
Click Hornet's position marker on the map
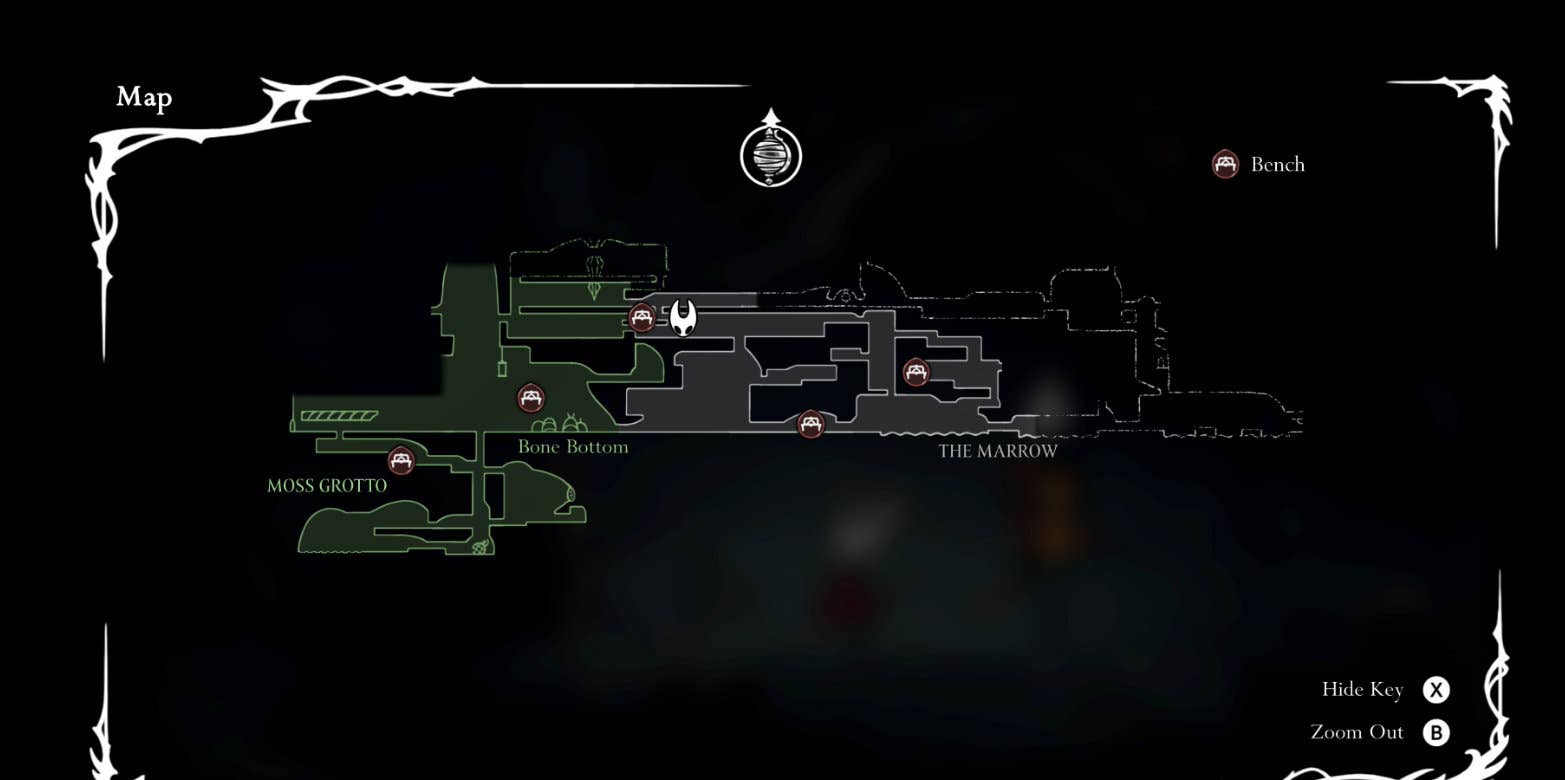point(683,317)
